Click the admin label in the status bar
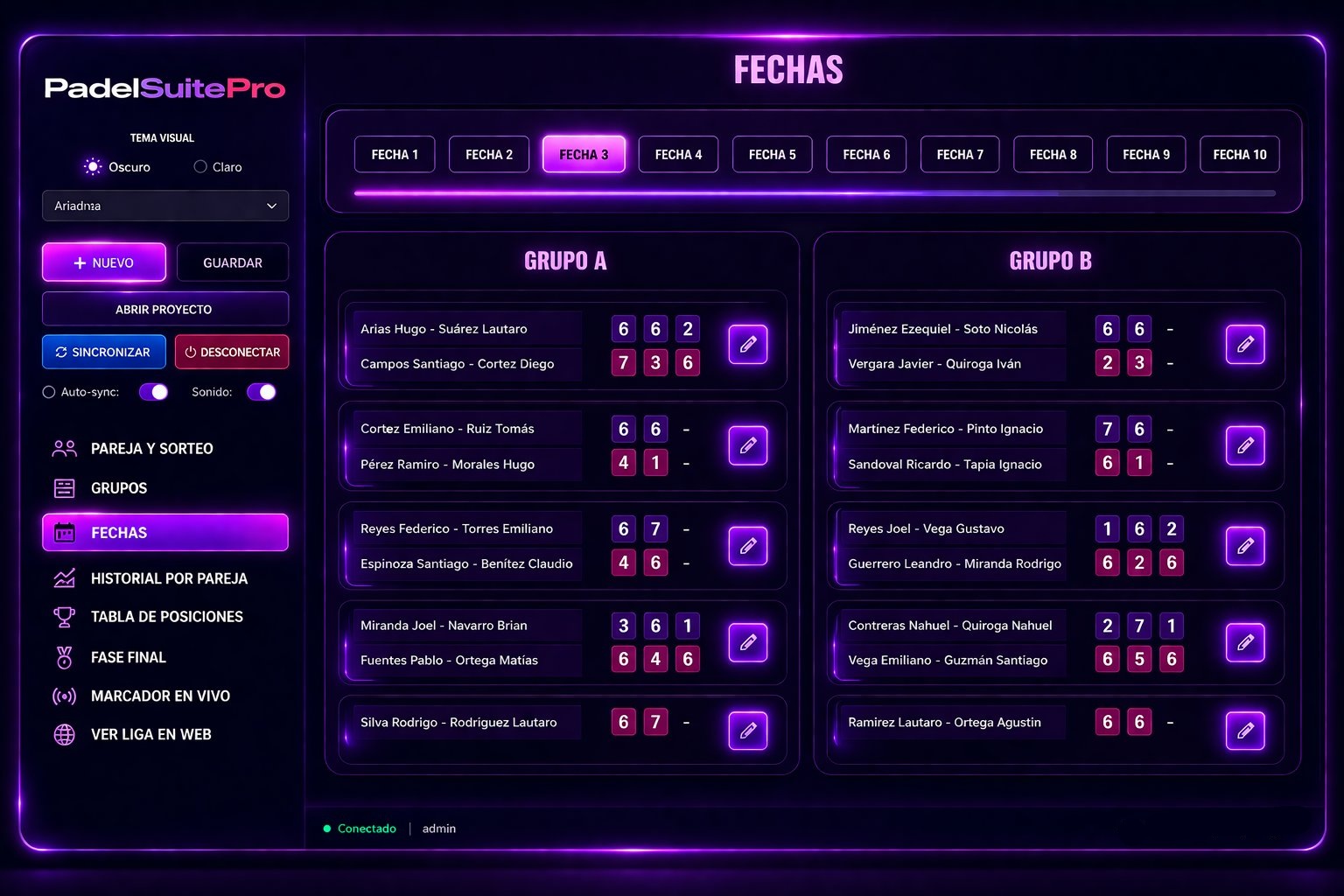Image resolution: width=1344 pixels, height=896 pixels. click(438, 828)
